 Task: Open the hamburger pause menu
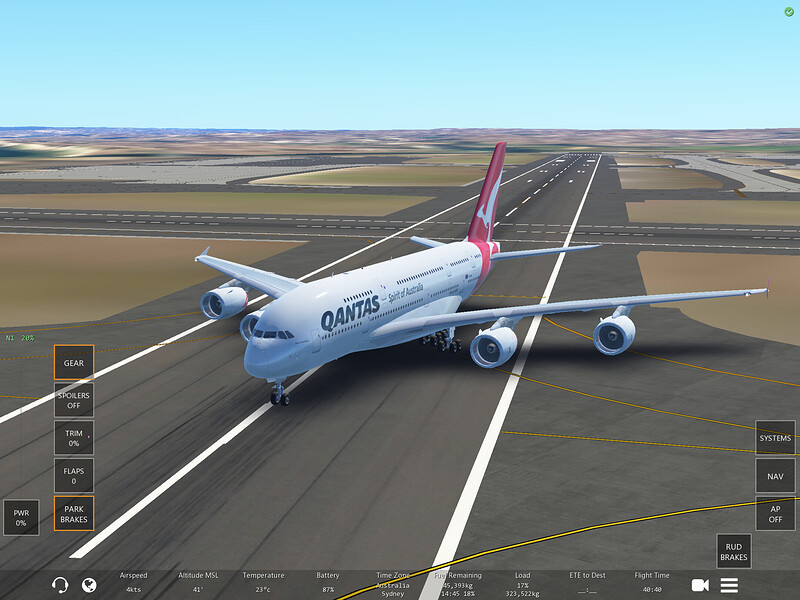click(x=729, y=585)
